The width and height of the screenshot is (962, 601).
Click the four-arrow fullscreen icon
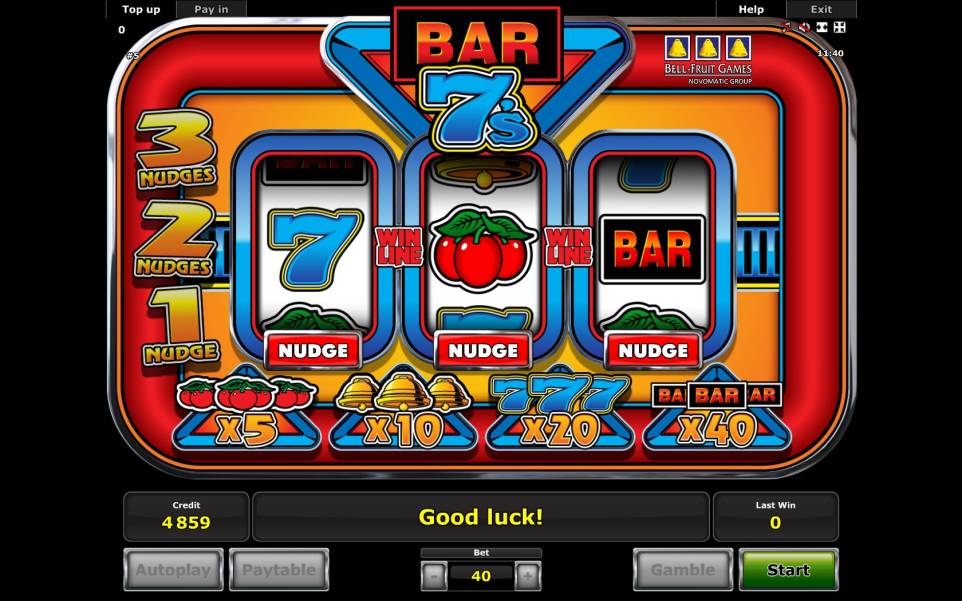point(839,27)
